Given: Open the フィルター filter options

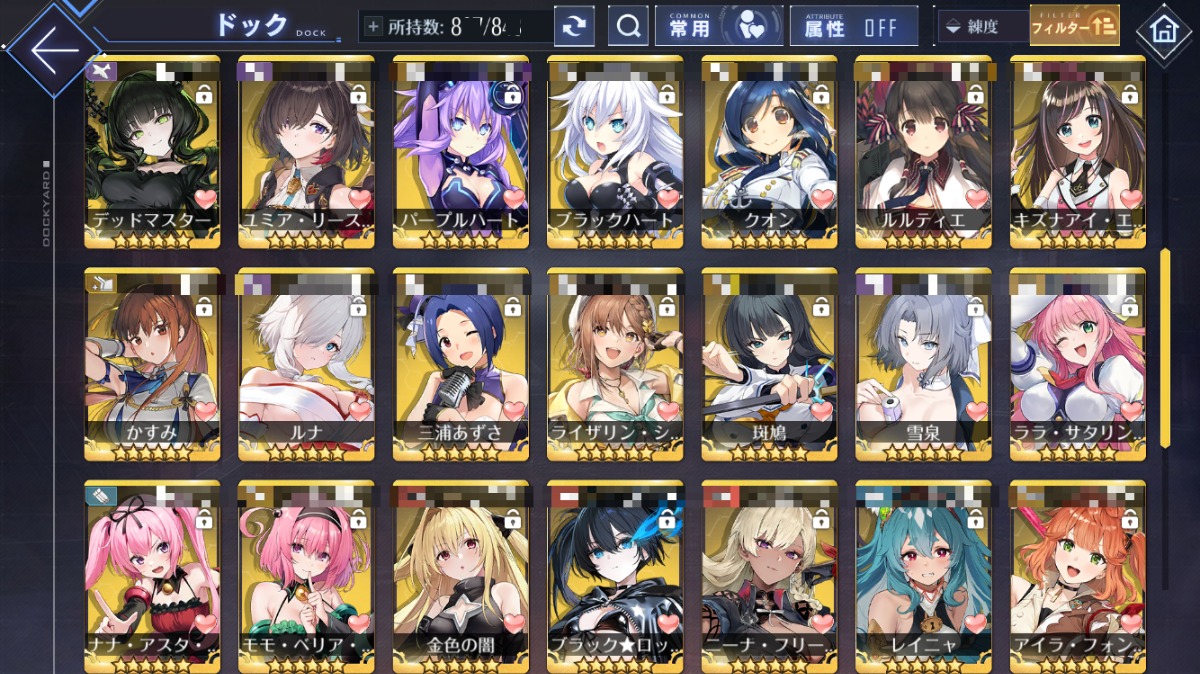Looking at the screenshot, I should [x=1074, y=27].
